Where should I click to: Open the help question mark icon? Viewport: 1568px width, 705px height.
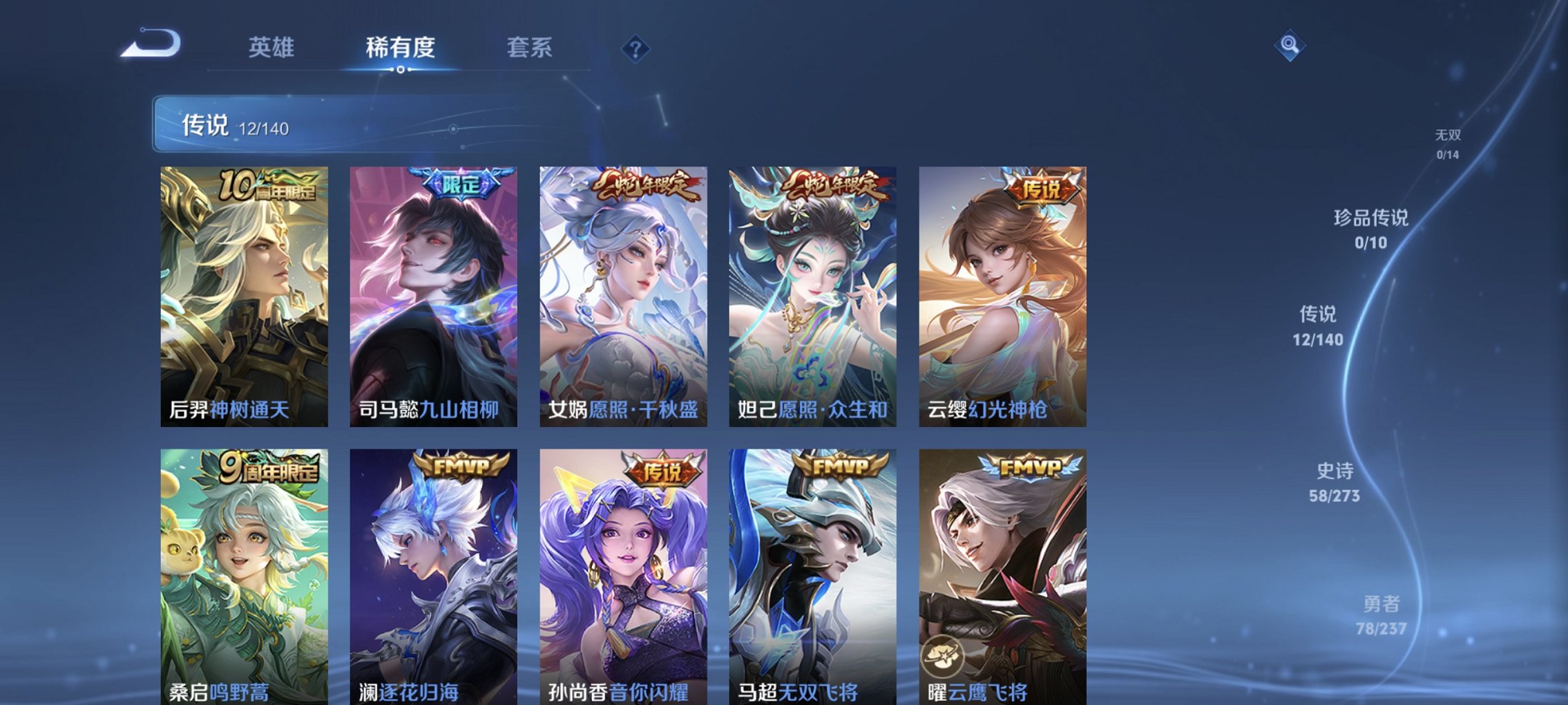(636, 48)
